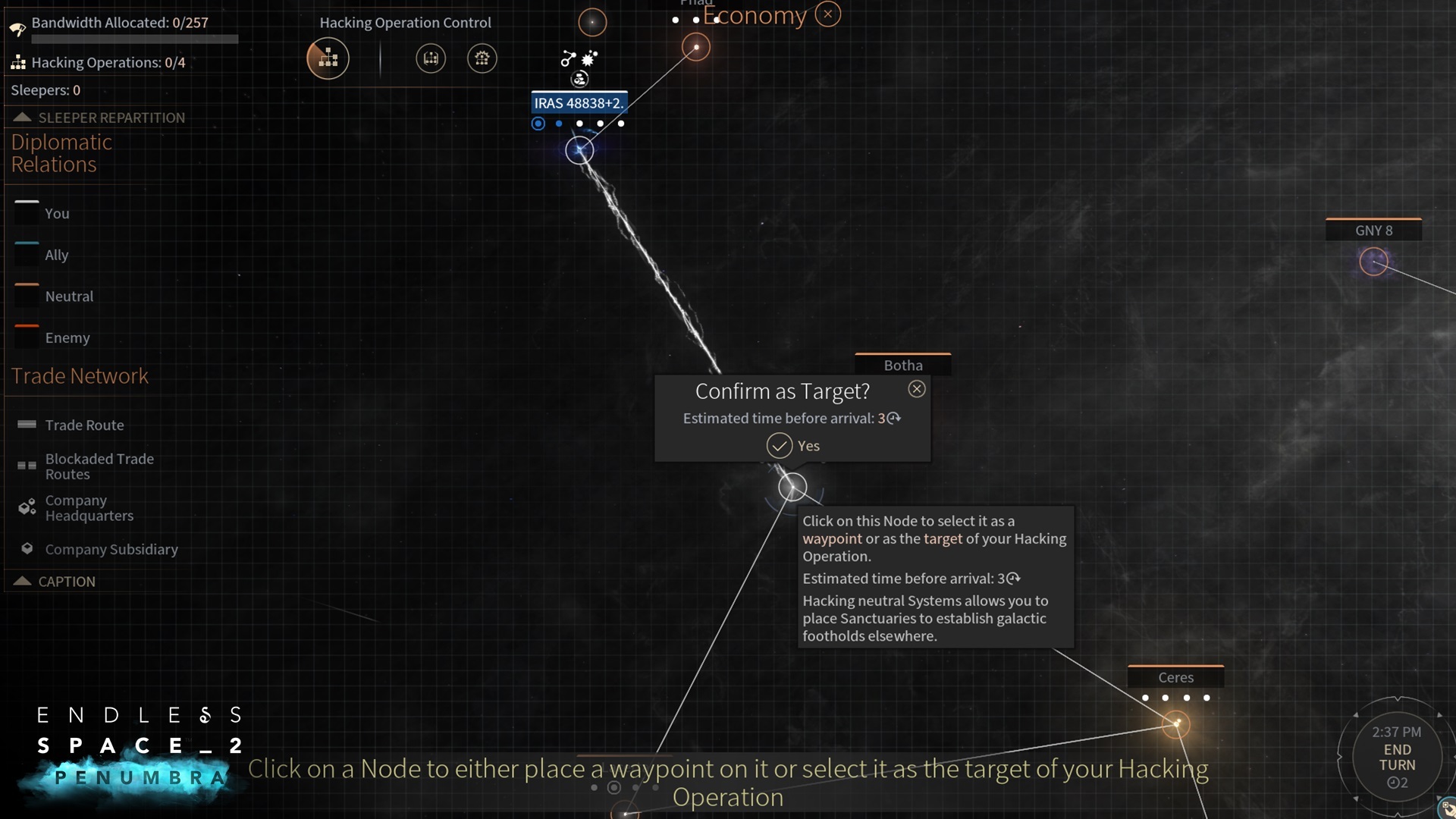Image resolution: width=1456 pixels, height=819 pixels.
Task: Collapse the Caption legend panel
Action: pyautogui.click(x=22, y=582)
